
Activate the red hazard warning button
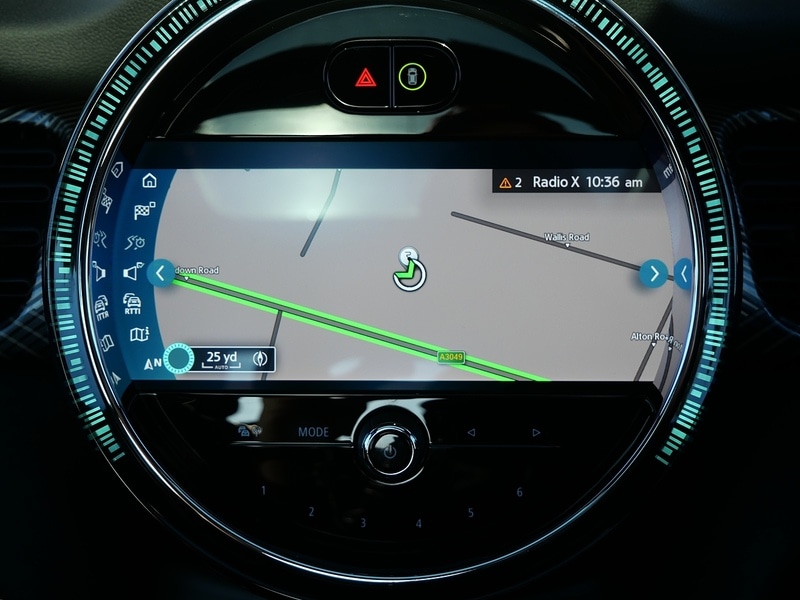(x=363, y=76)
